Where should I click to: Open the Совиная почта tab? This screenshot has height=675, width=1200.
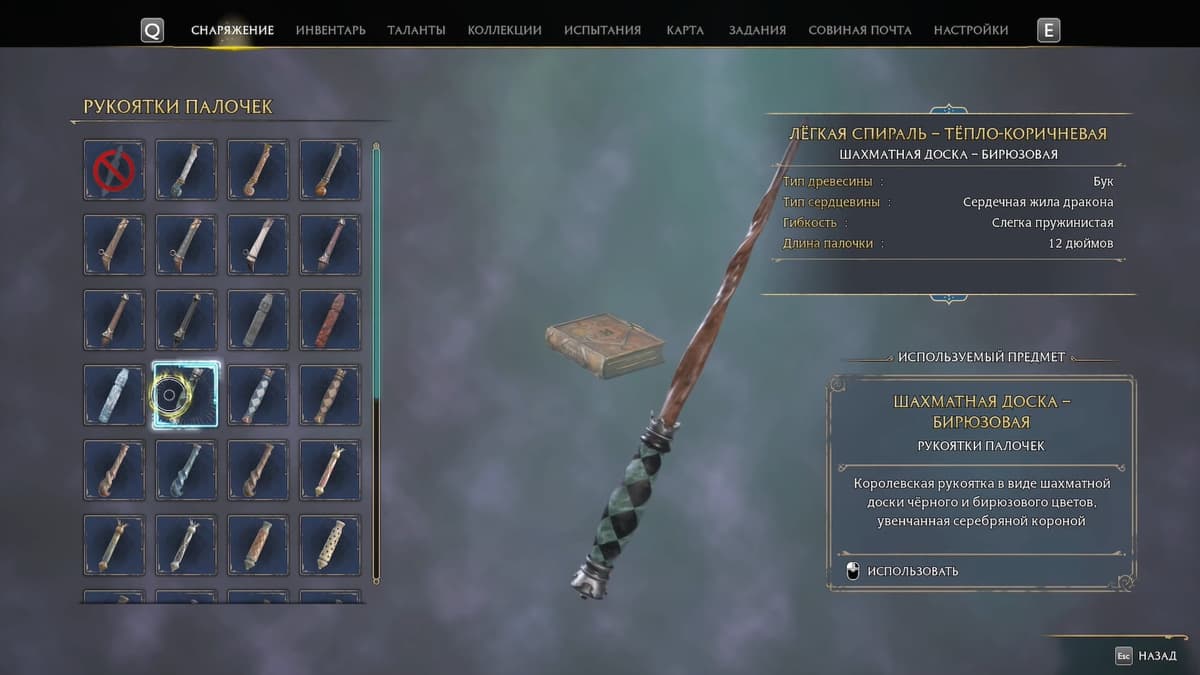pyautogui.click(x=859, y=30)
